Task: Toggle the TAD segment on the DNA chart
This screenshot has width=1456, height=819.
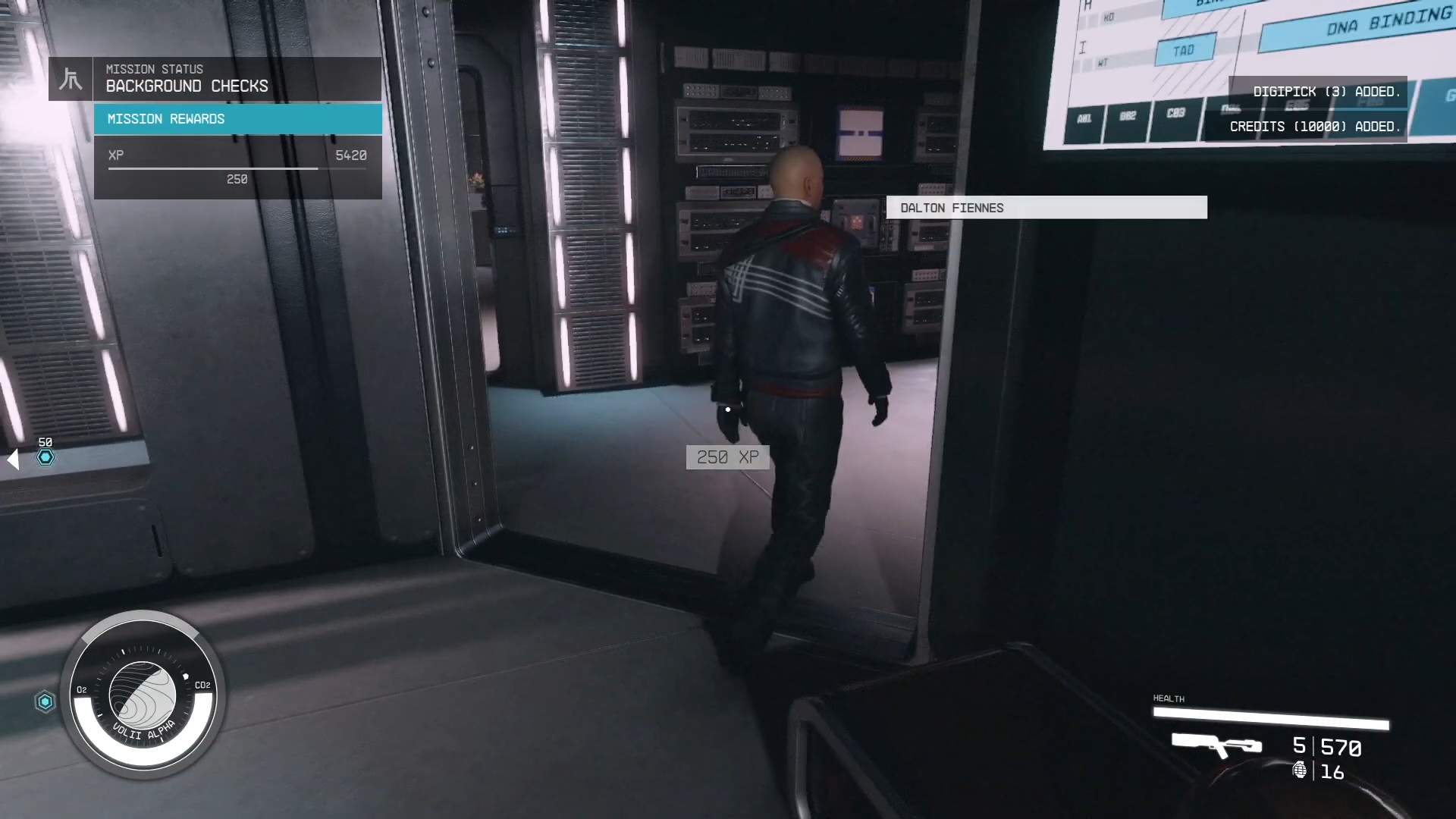Action: (x=1183, y=50)
